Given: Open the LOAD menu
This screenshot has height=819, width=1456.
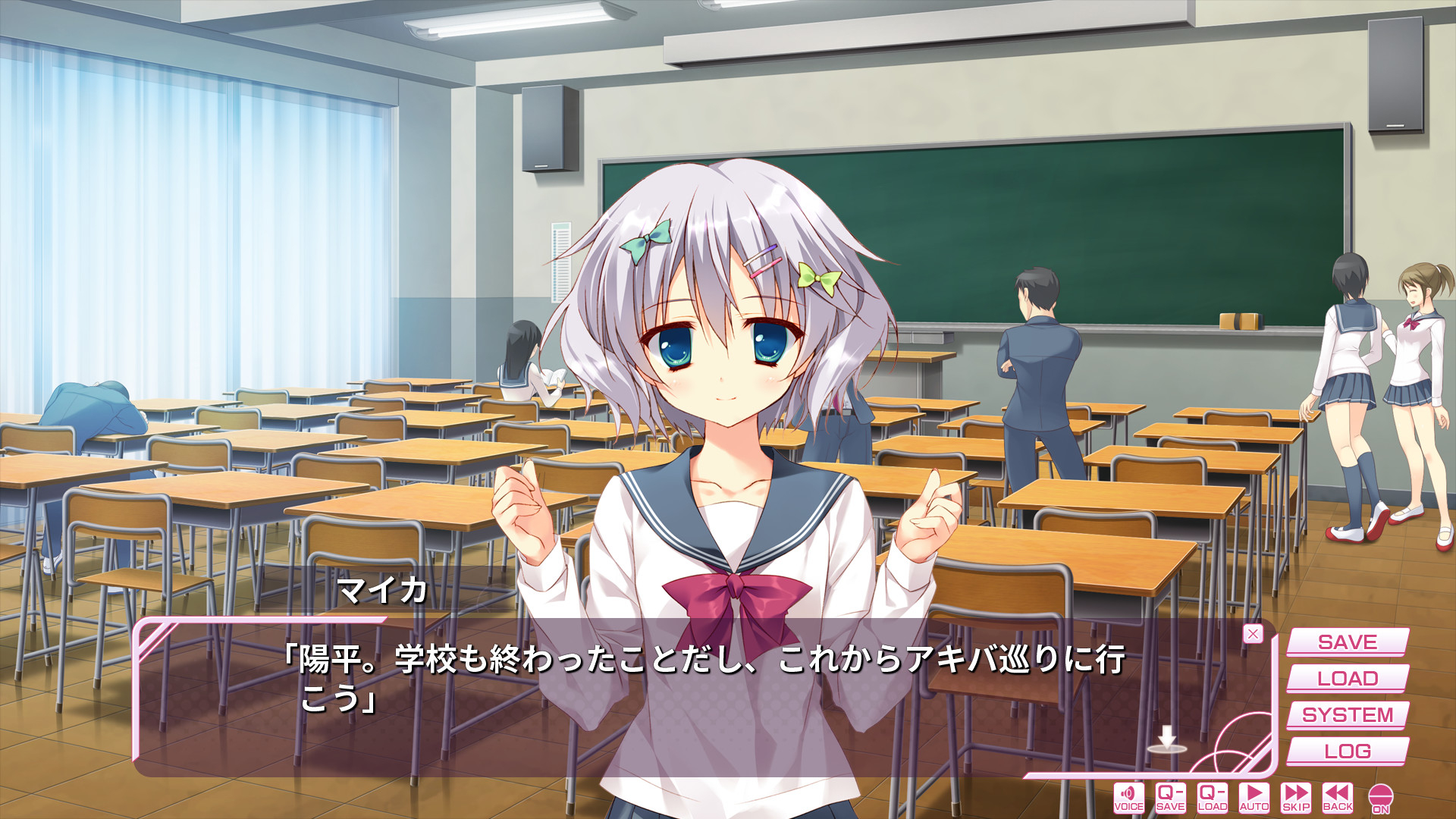Looking at the screenshot, I should pos(1347,679).
